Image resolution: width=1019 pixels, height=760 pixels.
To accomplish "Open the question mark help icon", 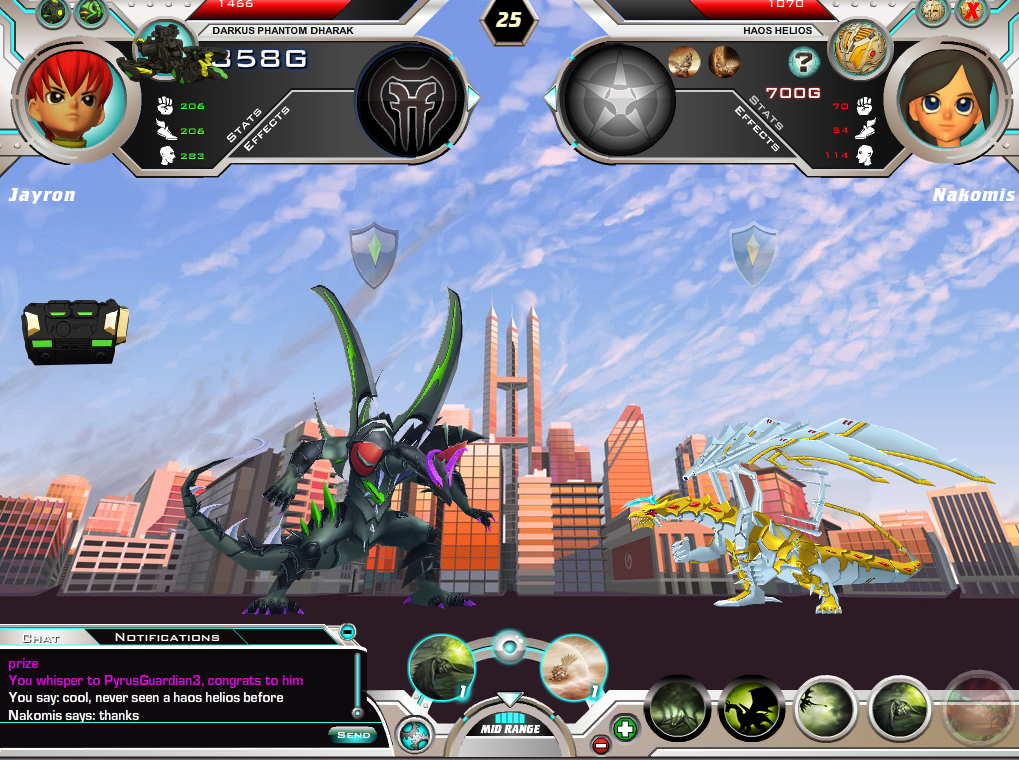I will 803,62.
